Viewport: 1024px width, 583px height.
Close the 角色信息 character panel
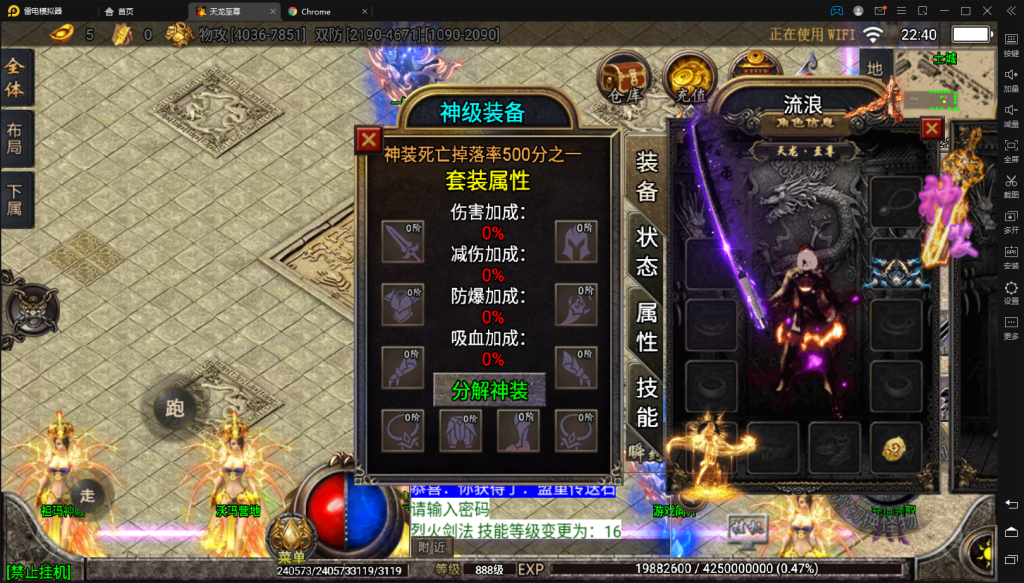pyautogui.click(x=932, y=128)
